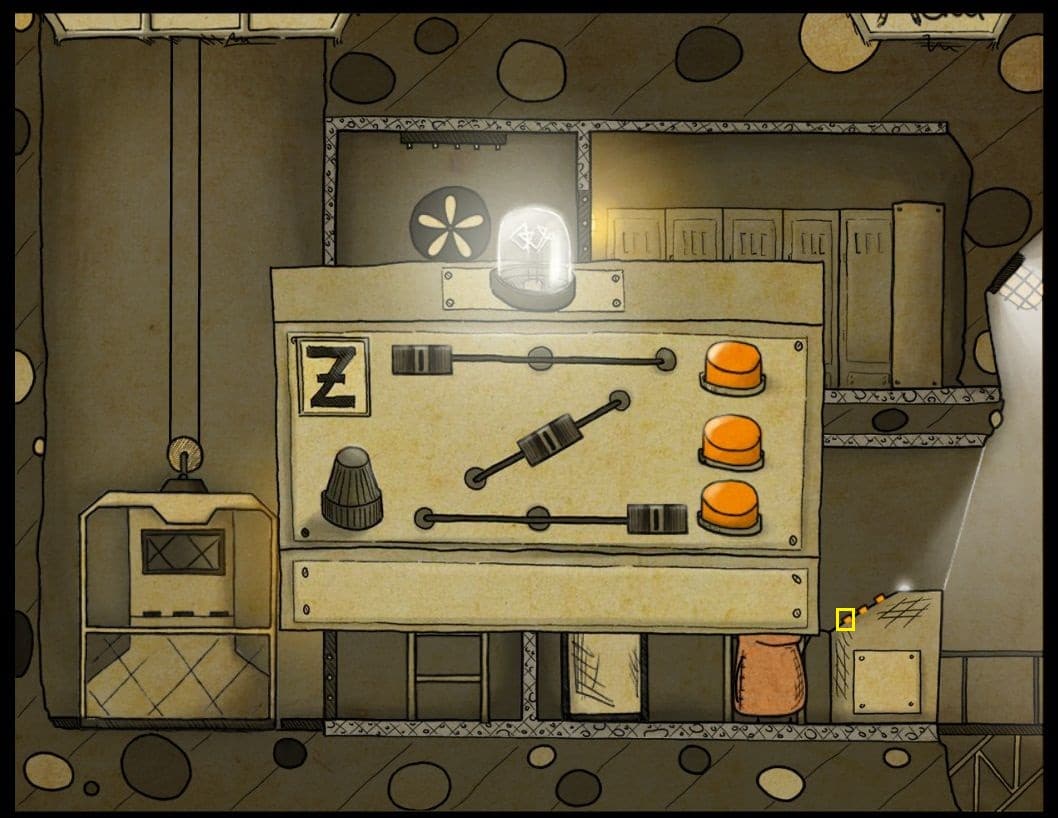
Task: Click the handle of the diagonal slider
Action: [548, 439]
